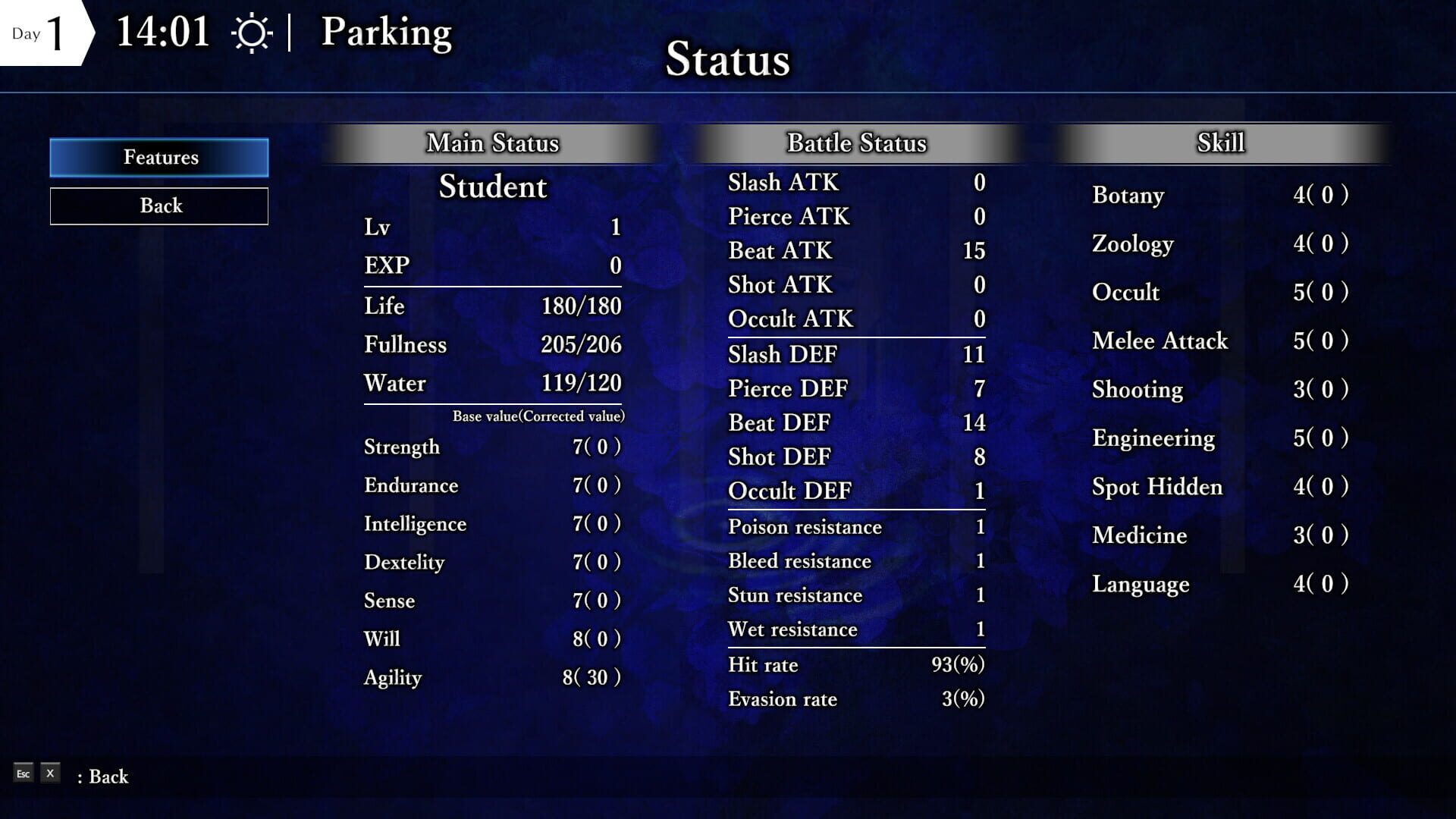This screenshot has width=1456, height=819.
Task: Toggle the highlighted Features option
Action: point(159,157)
